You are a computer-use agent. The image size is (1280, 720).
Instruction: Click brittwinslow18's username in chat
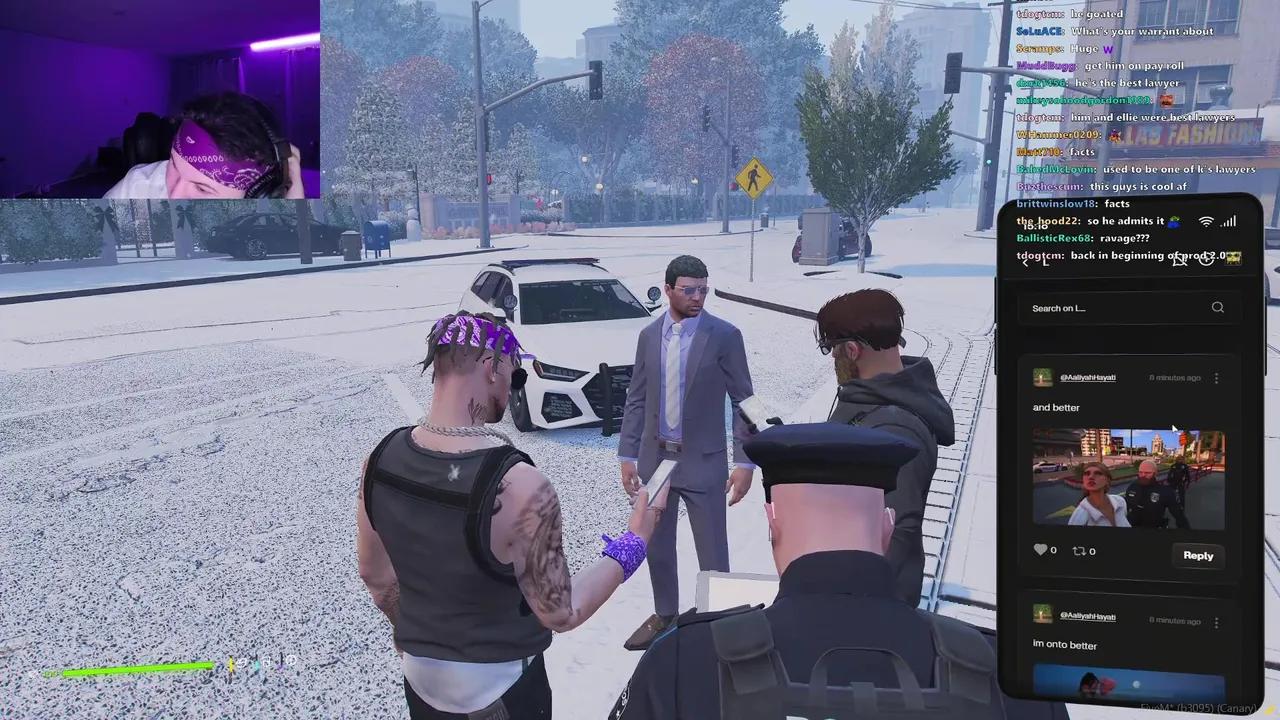[x=1054, y=203]
